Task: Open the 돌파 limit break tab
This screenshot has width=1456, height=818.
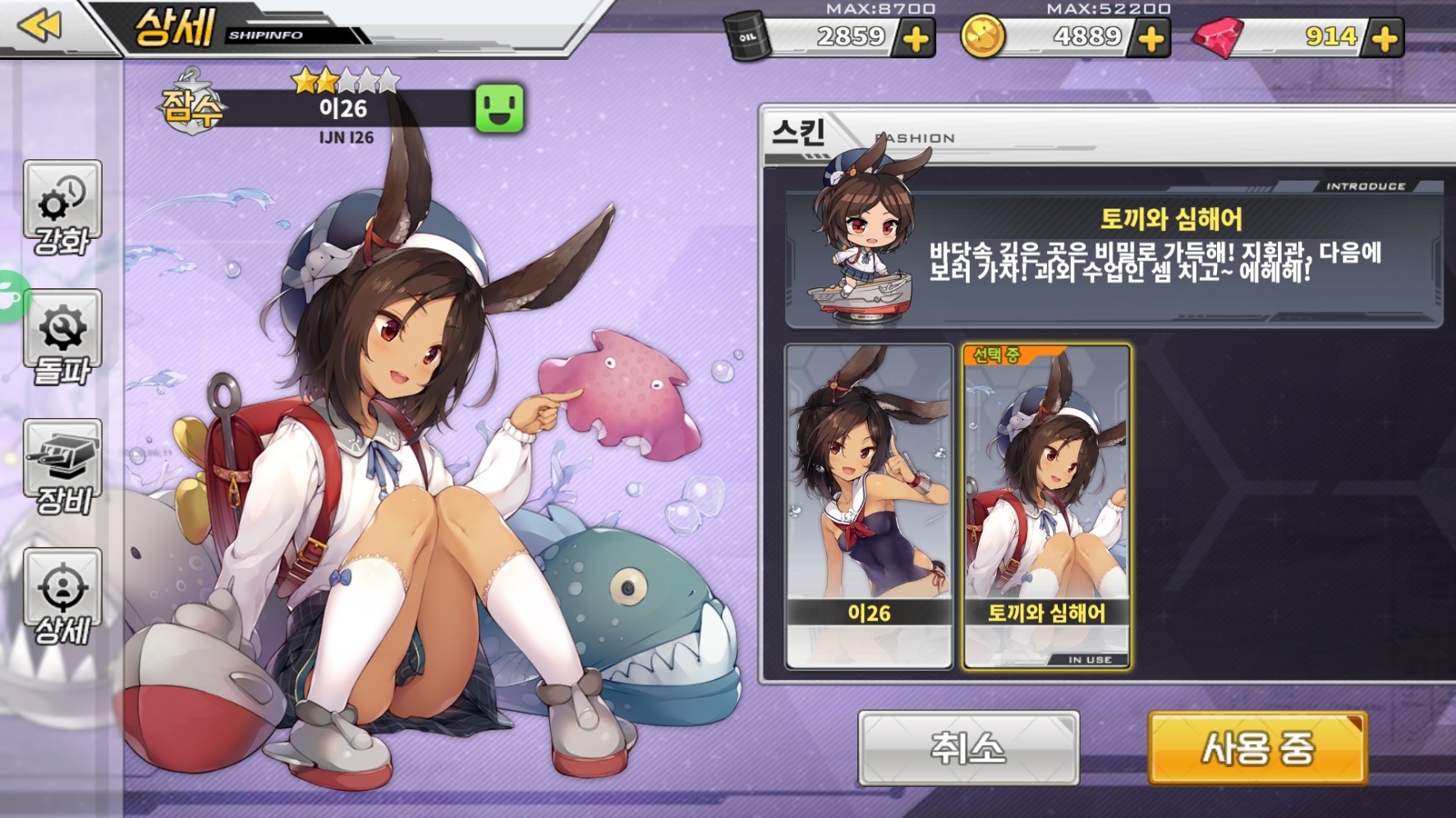Action: point(62,338)
